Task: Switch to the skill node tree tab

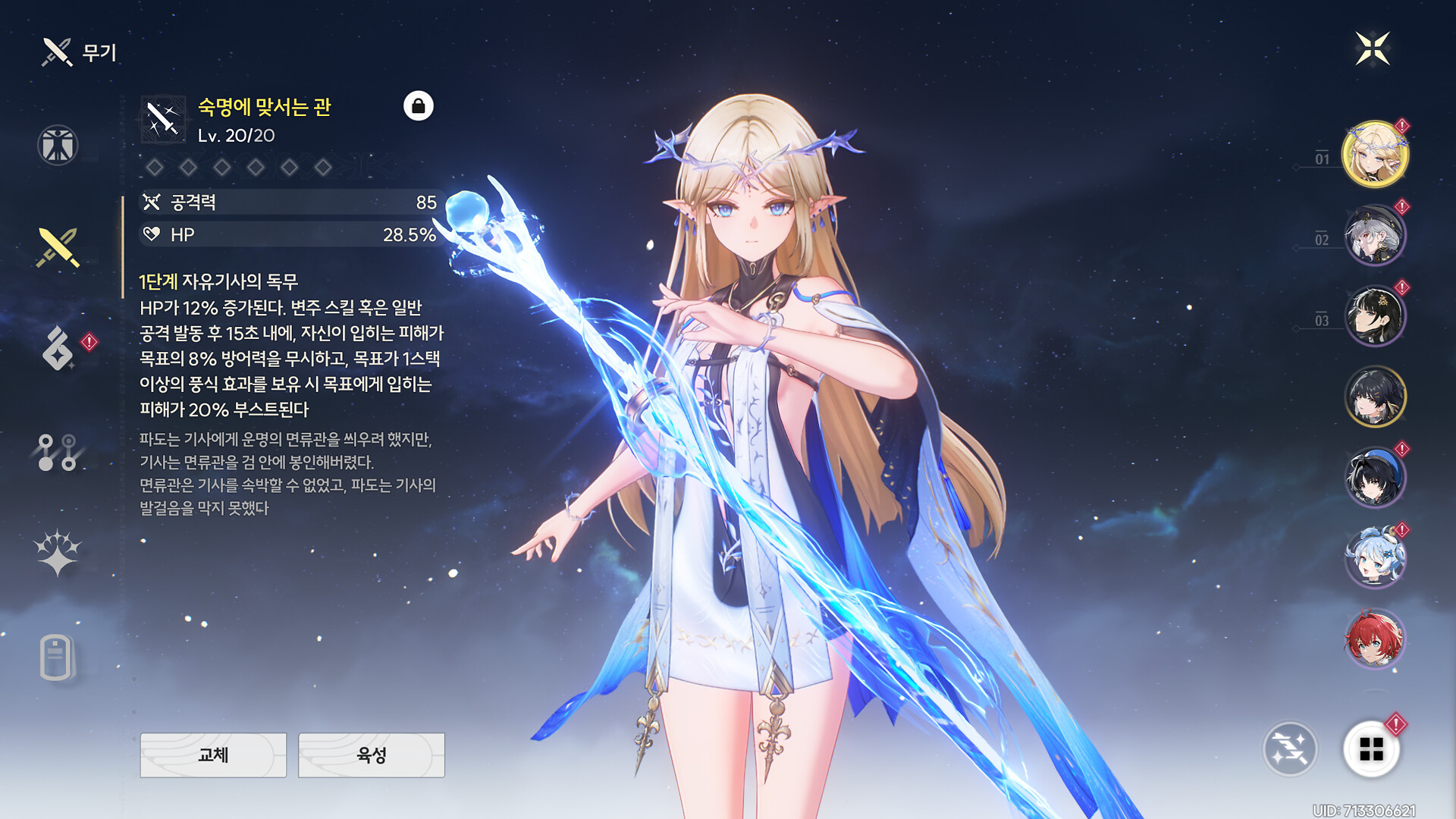Action: pyautogui.click(x=58, y=452)
